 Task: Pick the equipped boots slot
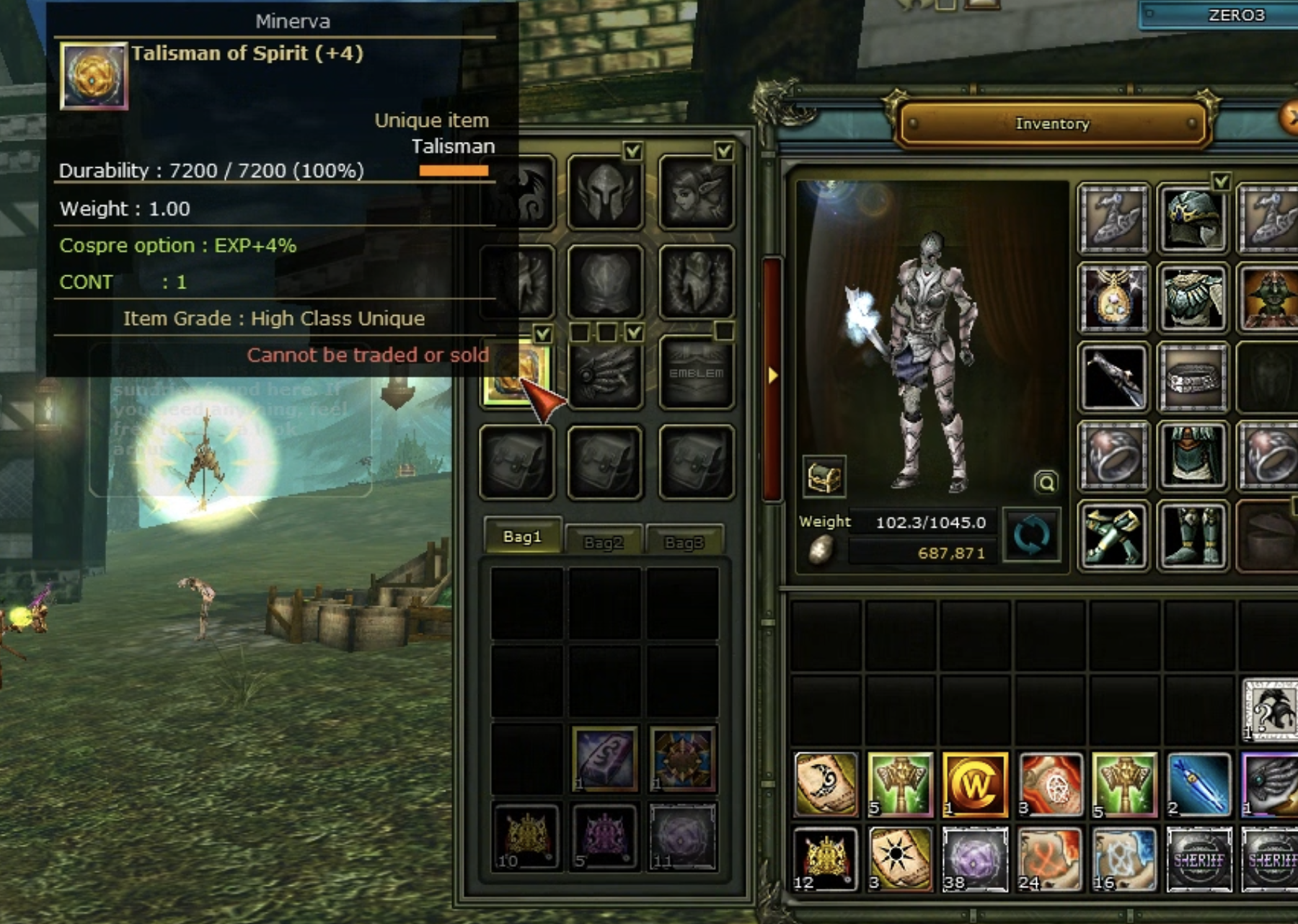[x=1193, y=537]
